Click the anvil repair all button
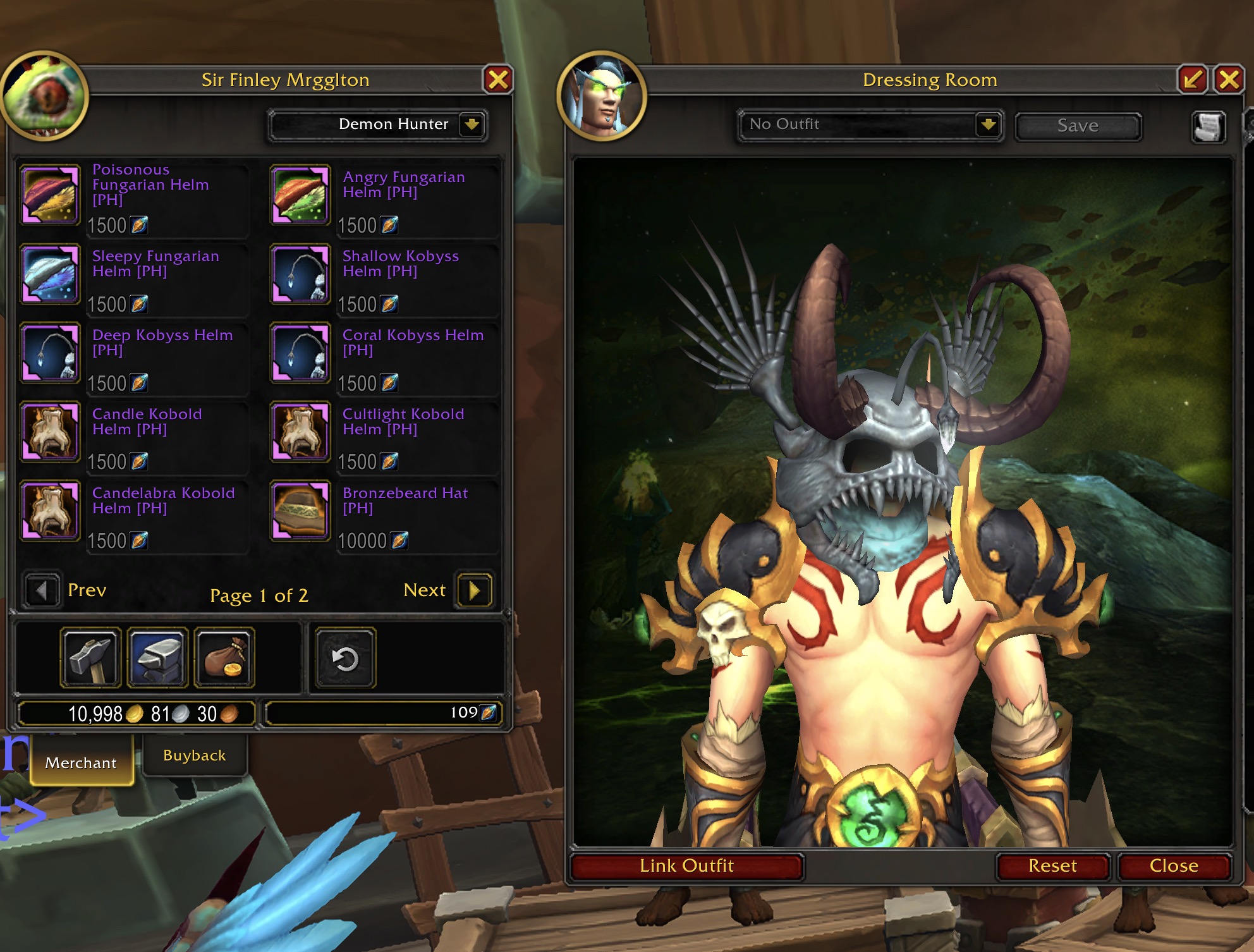 157,658
